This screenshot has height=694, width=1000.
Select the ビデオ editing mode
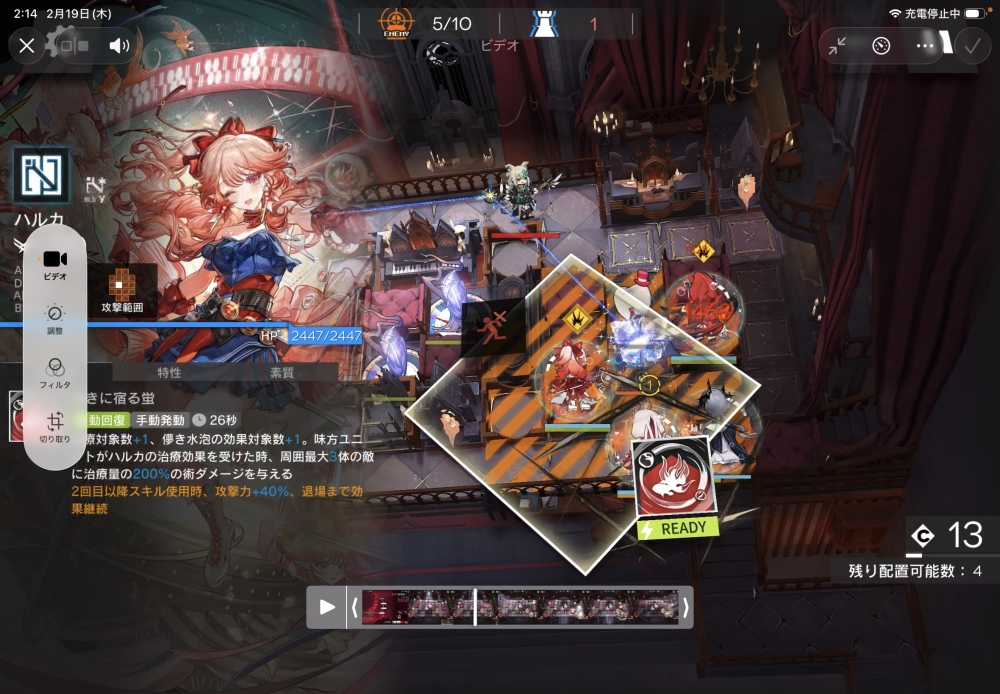tap(55, 263)
